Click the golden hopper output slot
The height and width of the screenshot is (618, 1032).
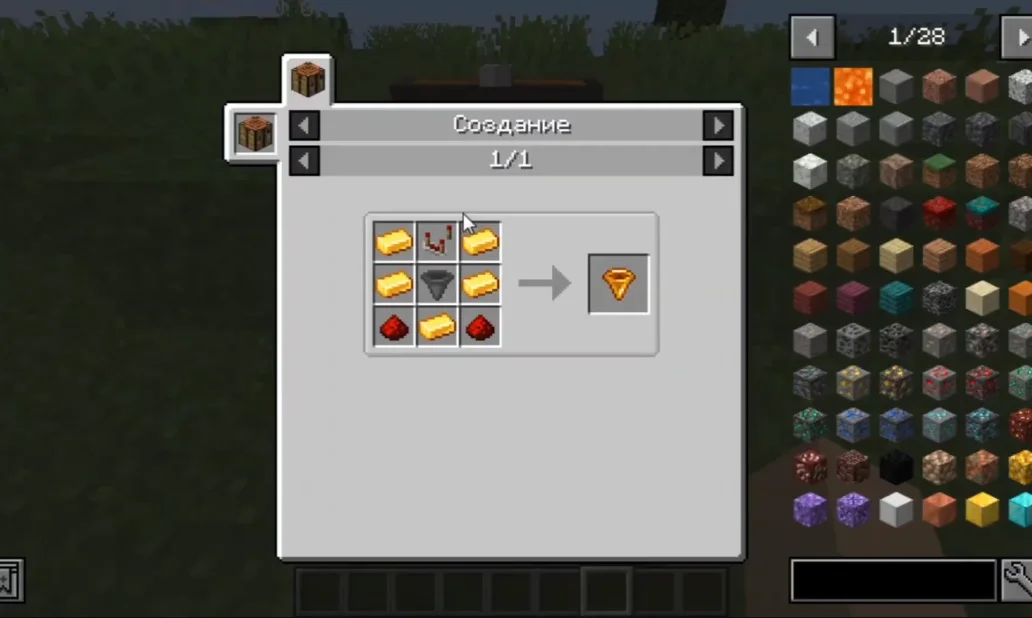pyautogui.click(x=618, y=284)
